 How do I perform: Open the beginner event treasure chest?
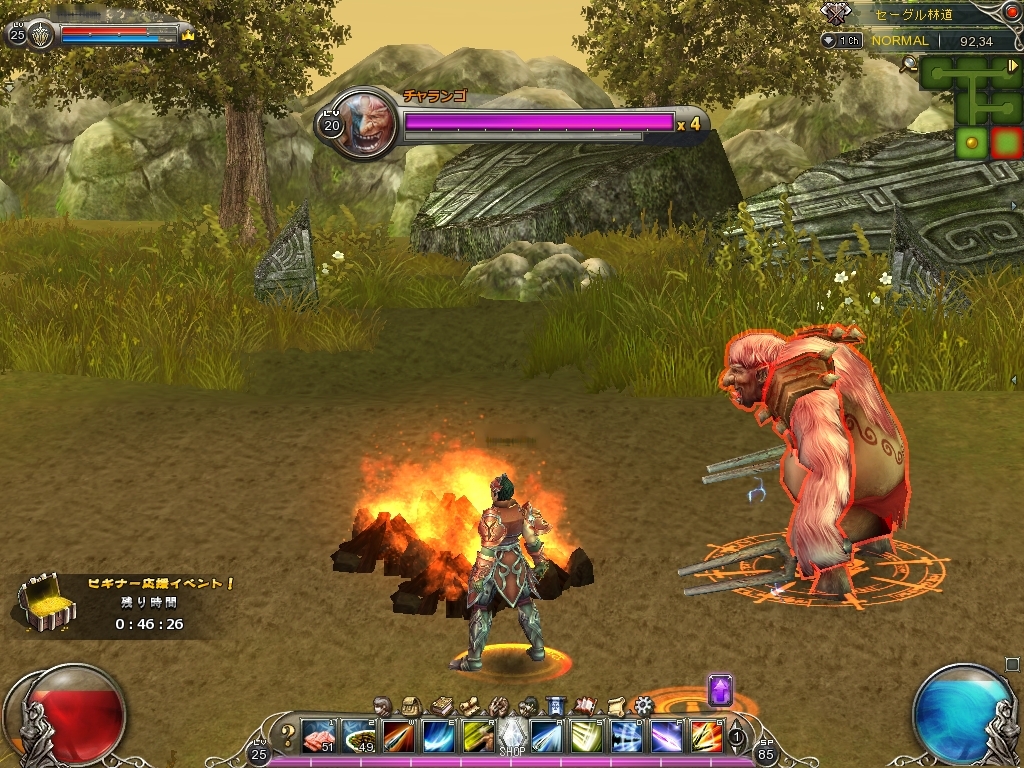(44, 604)
